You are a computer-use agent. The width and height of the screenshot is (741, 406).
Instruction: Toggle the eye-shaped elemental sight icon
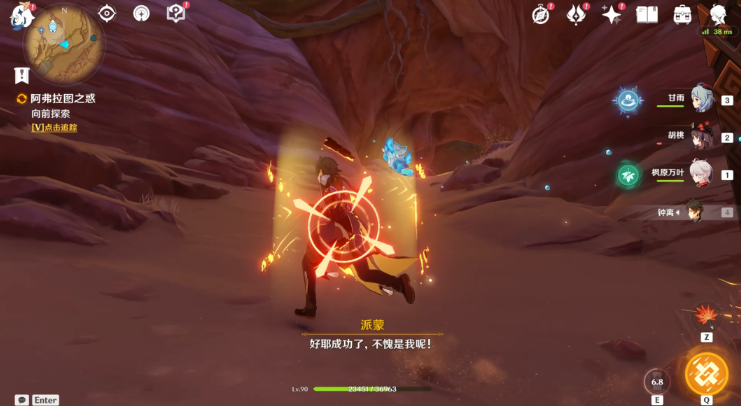click(107, 13)
